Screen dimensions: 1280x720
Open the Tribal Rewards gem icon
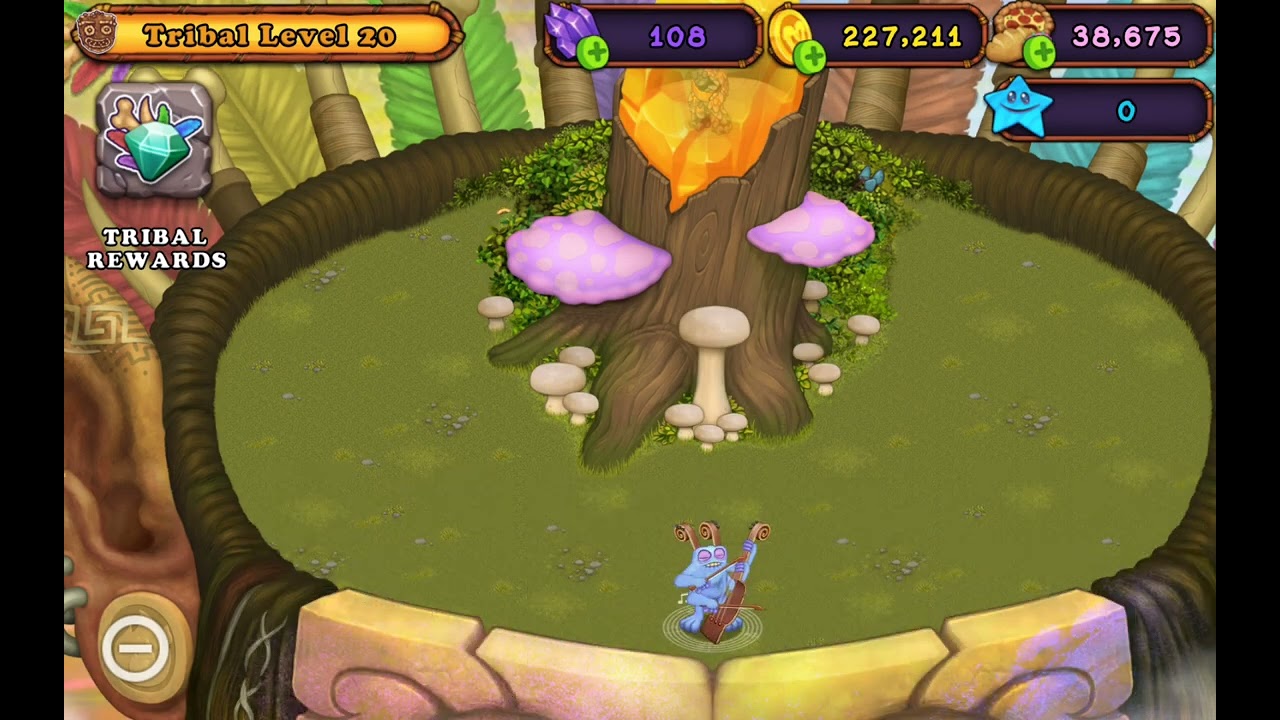tap(154, 140)
